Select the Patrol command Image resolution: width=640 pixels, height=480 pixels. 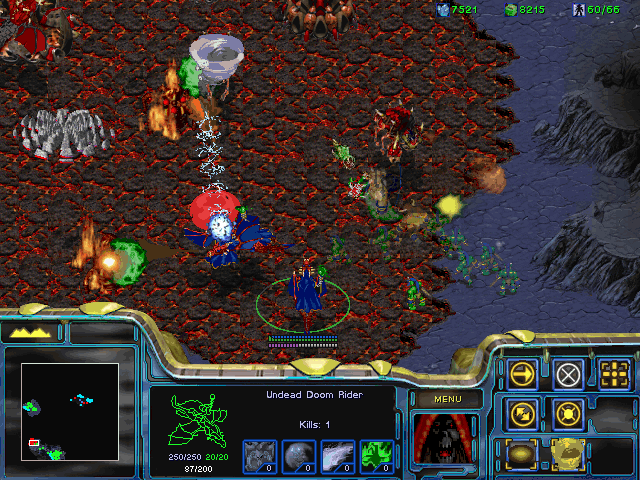(522, 413)
